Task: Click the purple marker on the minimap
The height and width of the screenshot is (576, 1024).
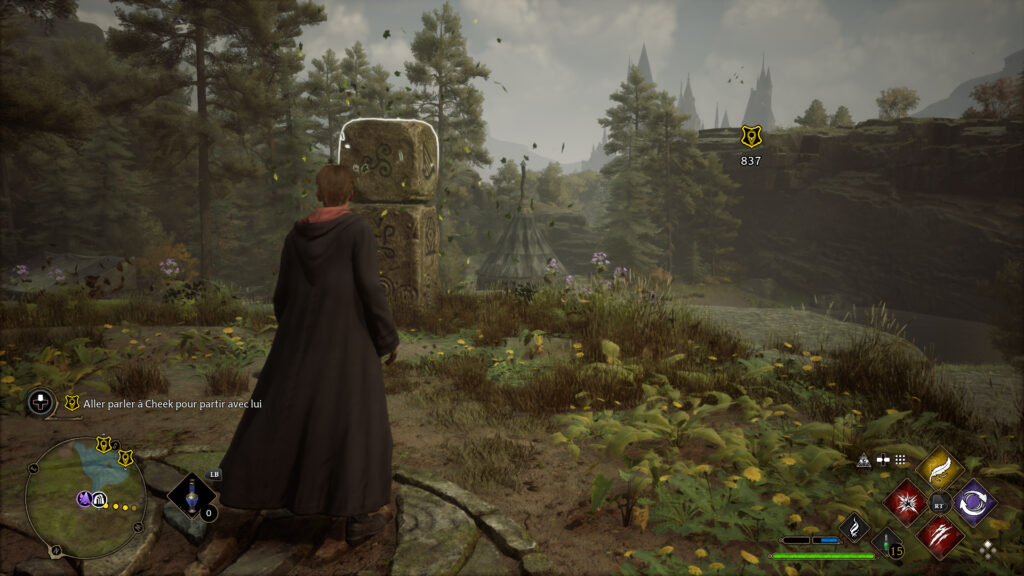Action: click(x=85, y=497)
